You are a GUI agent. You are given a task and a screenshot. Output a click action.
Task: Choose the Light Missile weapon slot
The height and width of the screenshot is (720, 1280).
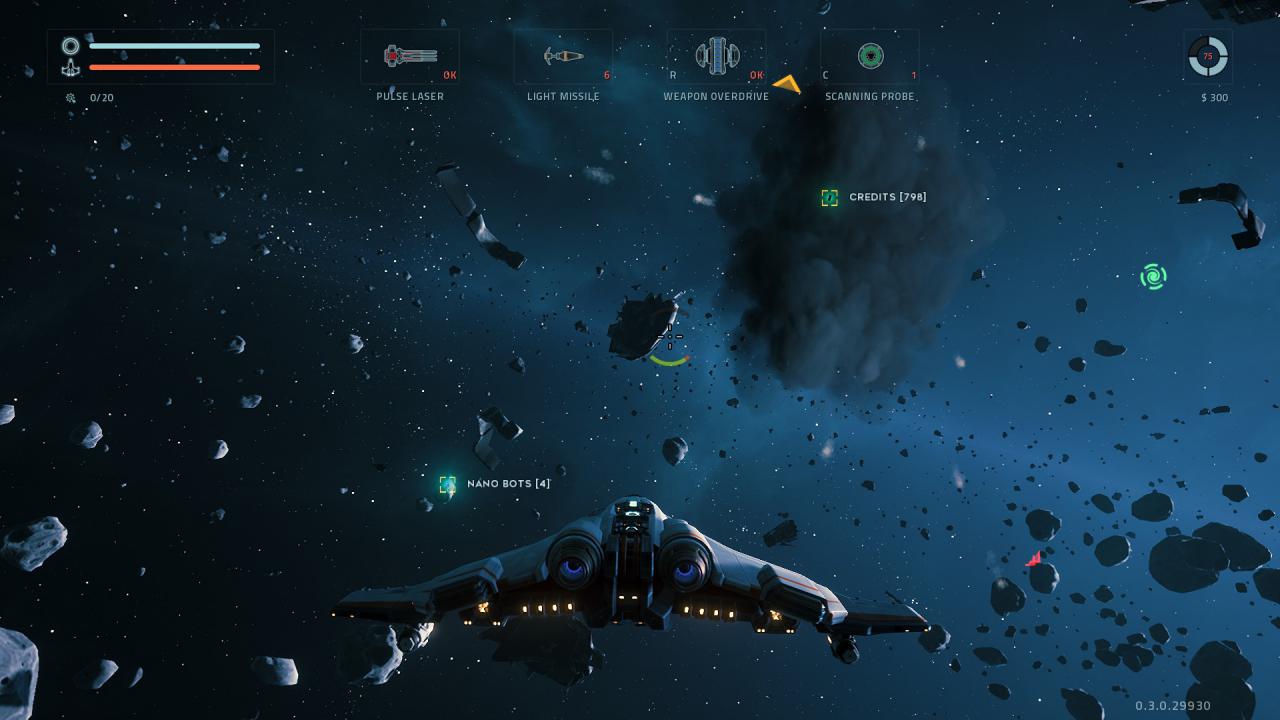click(563, 56)
